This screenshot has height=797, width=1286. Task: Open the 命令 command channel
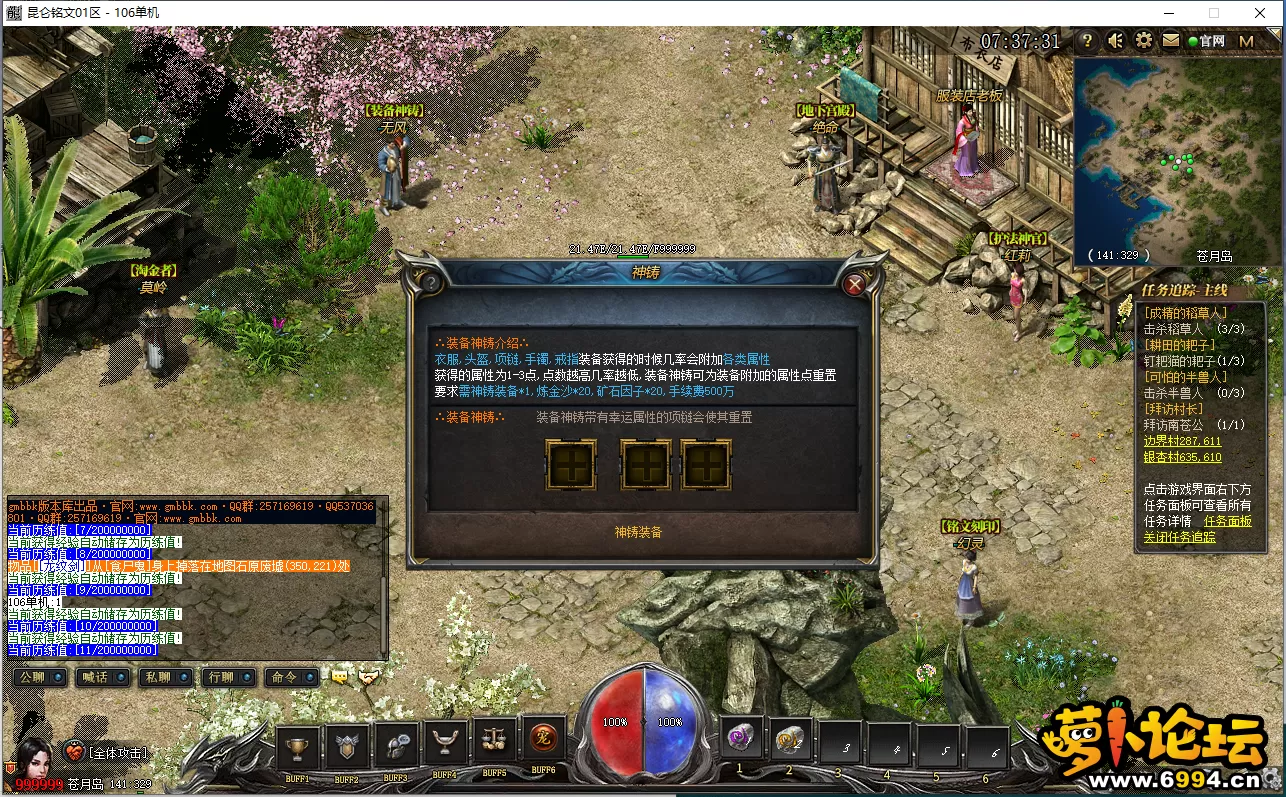tap(292, 677)
